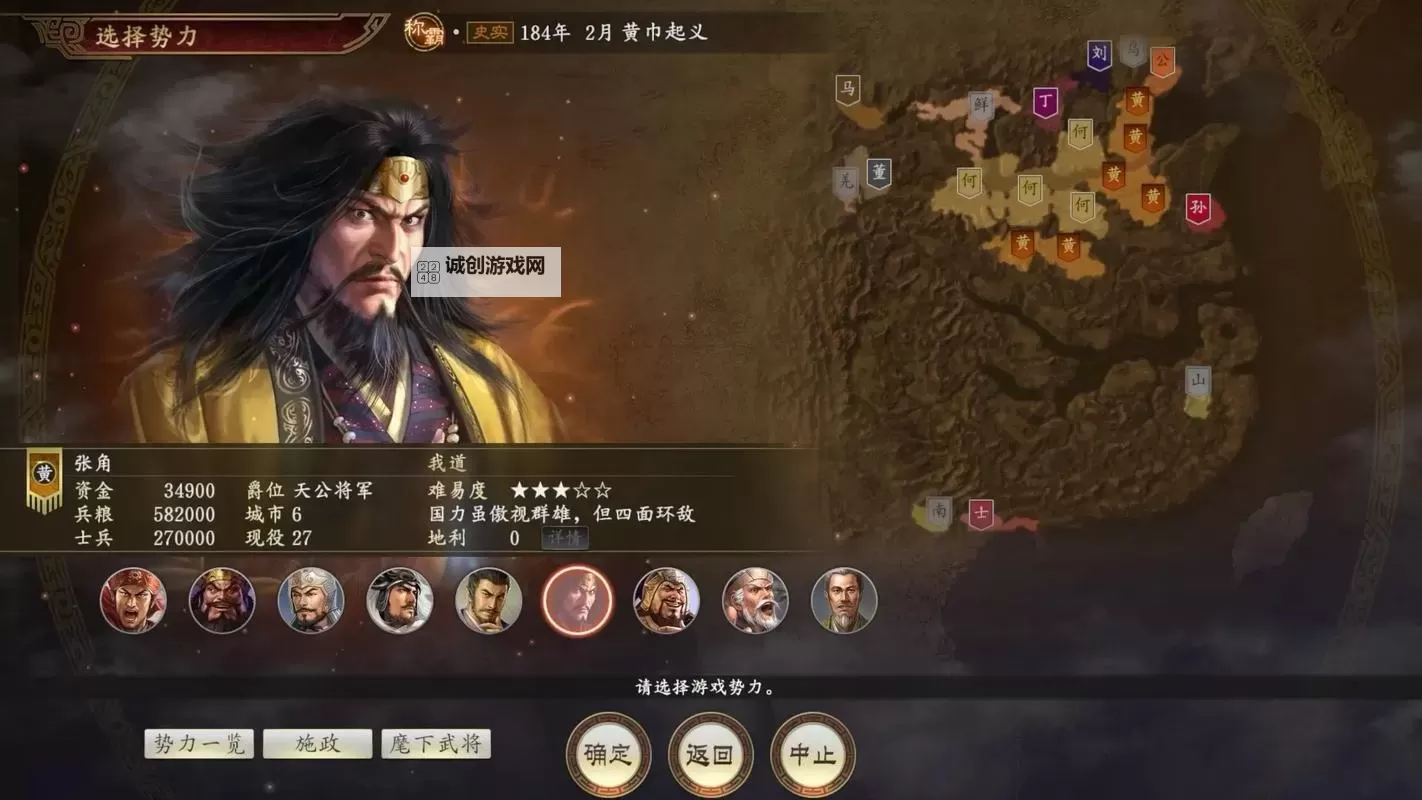Image resolution: width=1422 pixels, height=800 pixels.
Task: Select the rightmost green-robed scholar portrait
Action: (844, 600)
